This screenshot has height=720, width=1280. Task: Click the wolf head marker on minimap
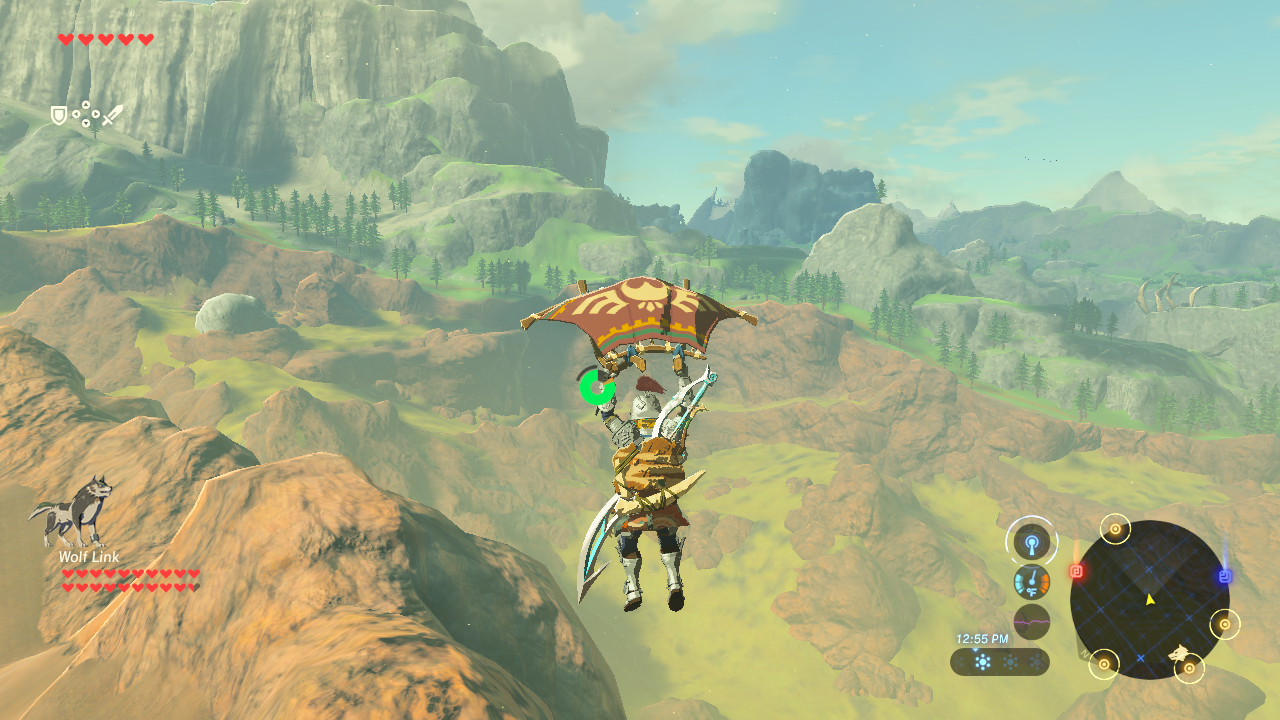[1182, 656]
